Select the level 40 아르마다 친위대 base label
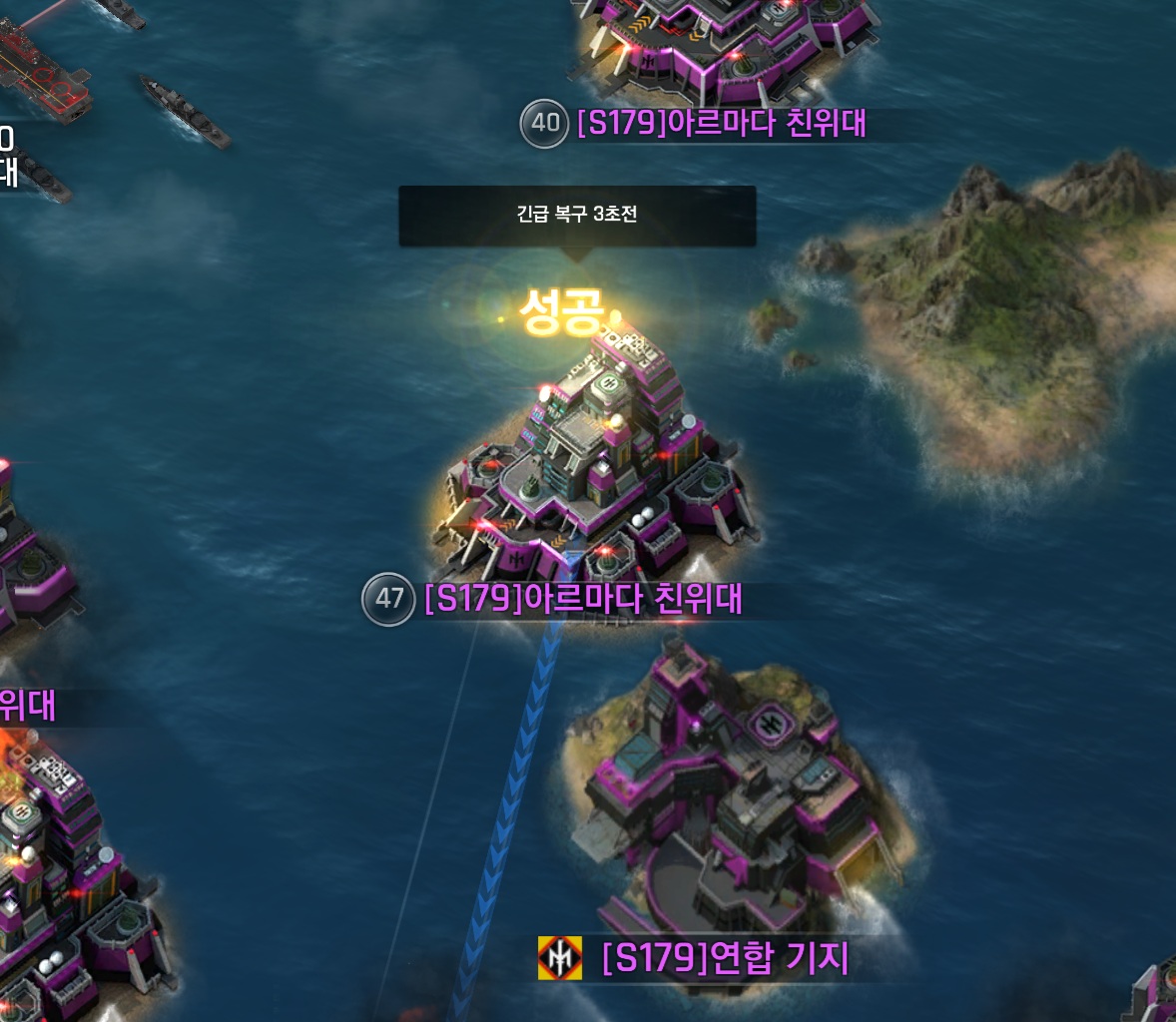Image resolution: width=1176 pixels, height=1022 pixels. point(721,124)
